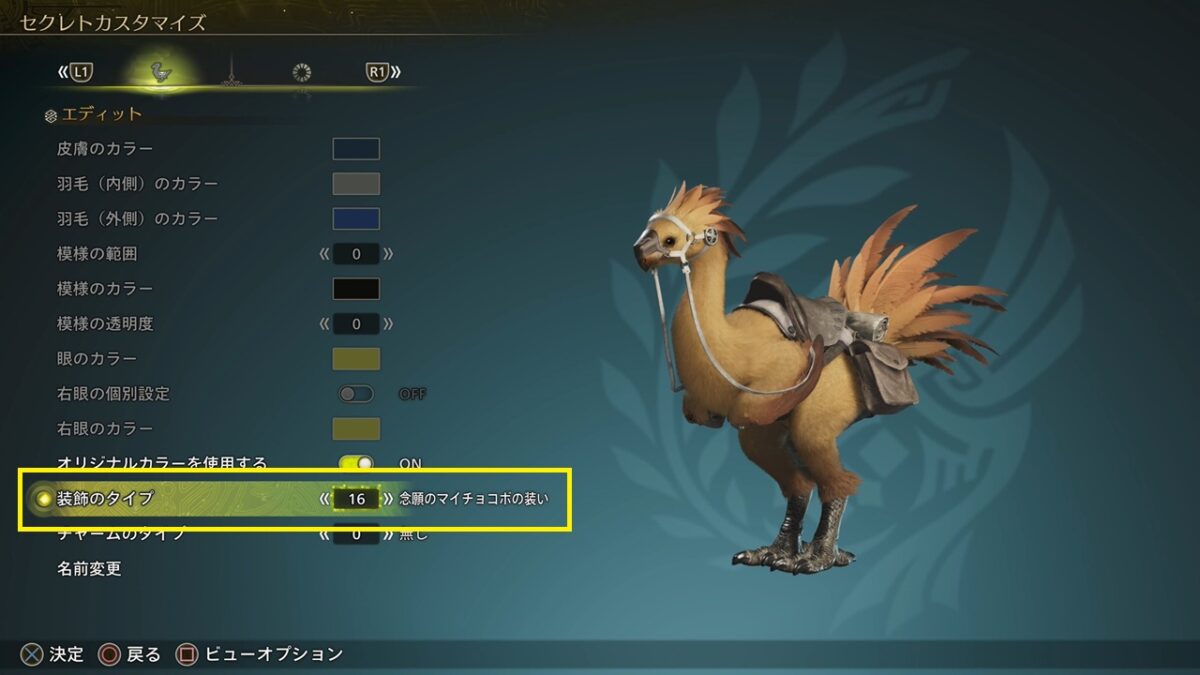Switch to the circular ring icon tab
The height and width of the screenshot is (675, 1200).
click(x=301, y=72)
